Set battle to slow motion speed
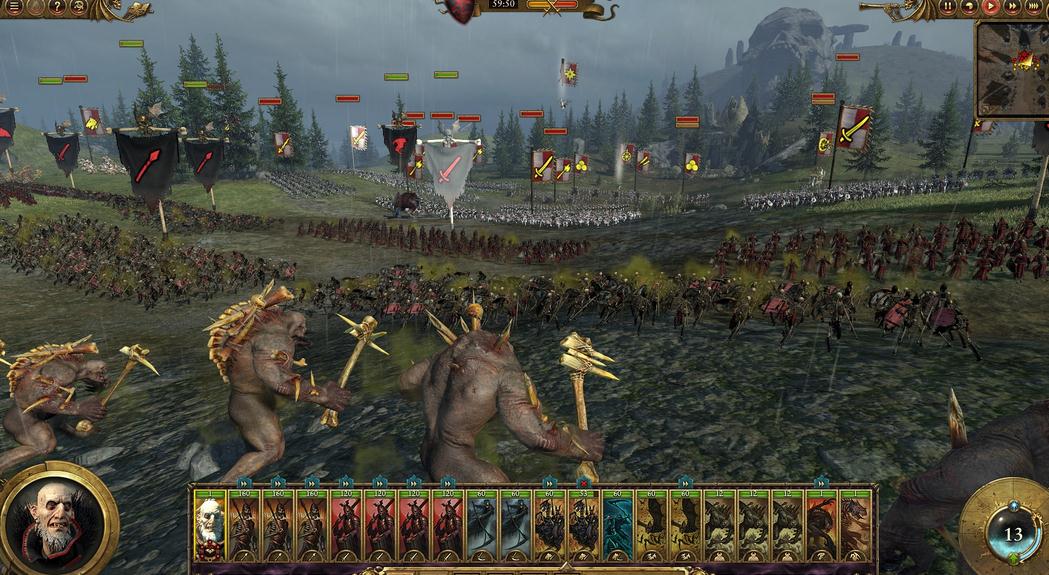Viewport: 1049px width, 575px height. [x=969, y=7]
